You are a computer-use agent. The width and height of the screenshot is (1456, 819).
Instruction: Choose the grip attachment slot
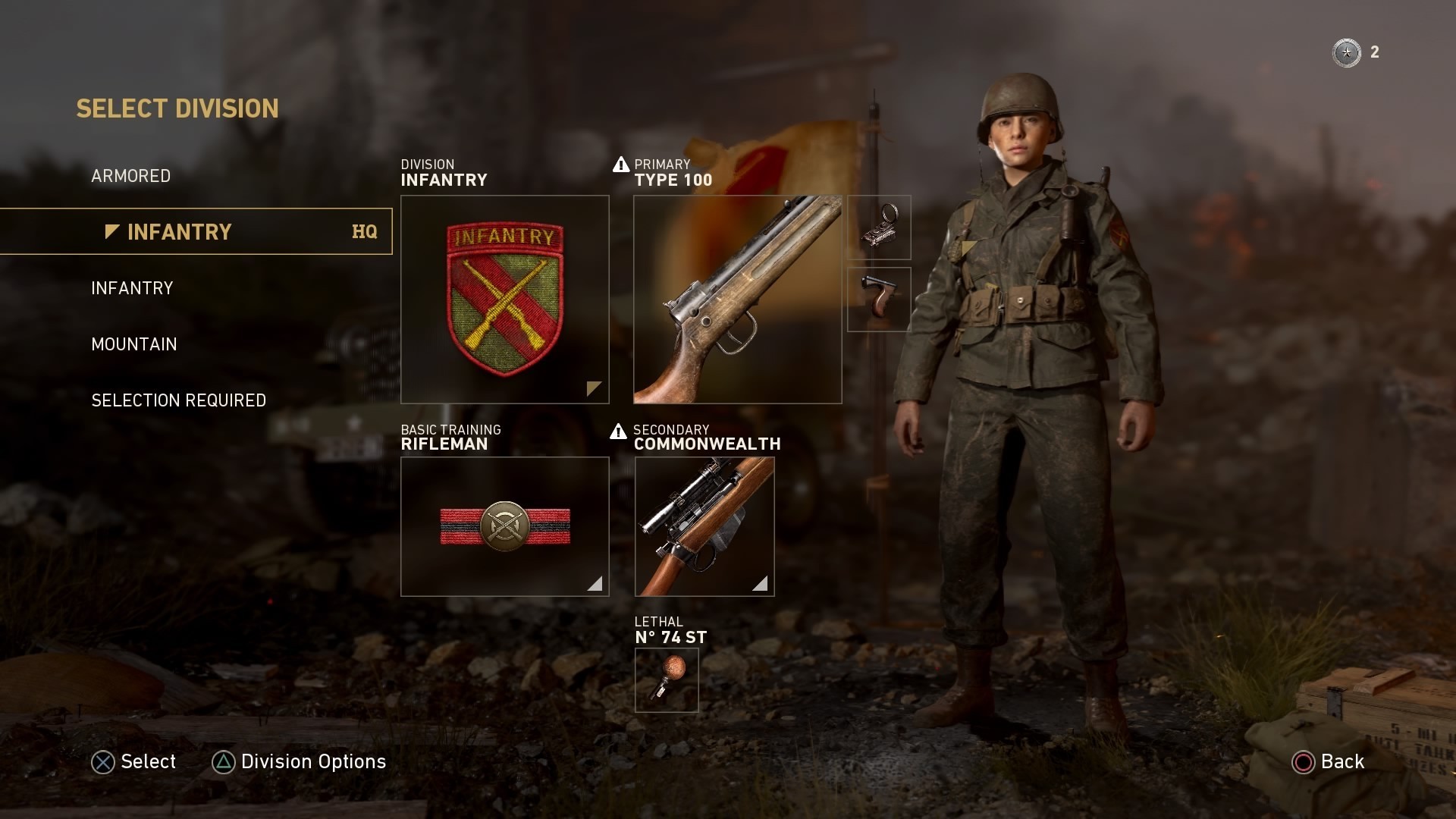pos(879,300)
